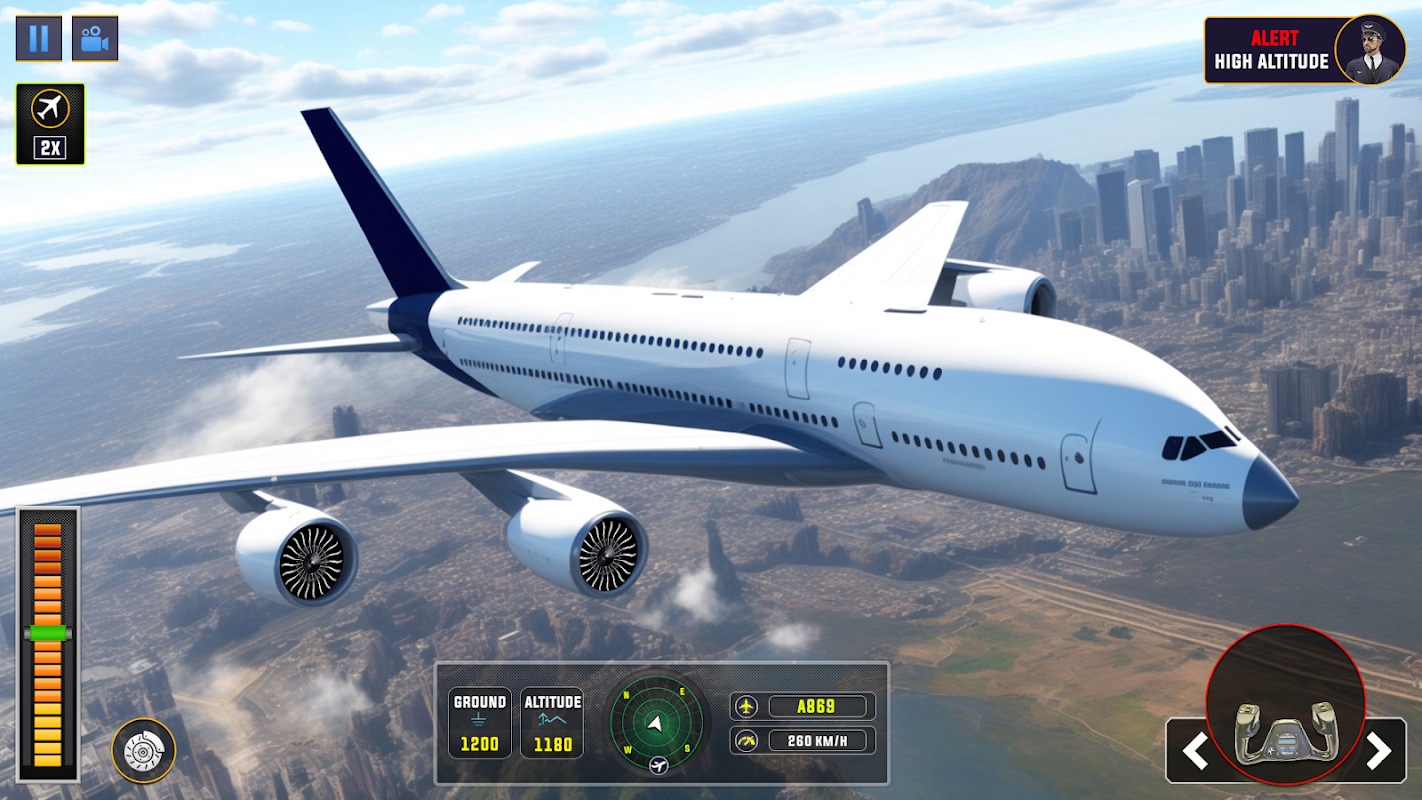Viewport: 1422px width, 800px height.
Task: Open the green radar compass
Action: point(656,723)
